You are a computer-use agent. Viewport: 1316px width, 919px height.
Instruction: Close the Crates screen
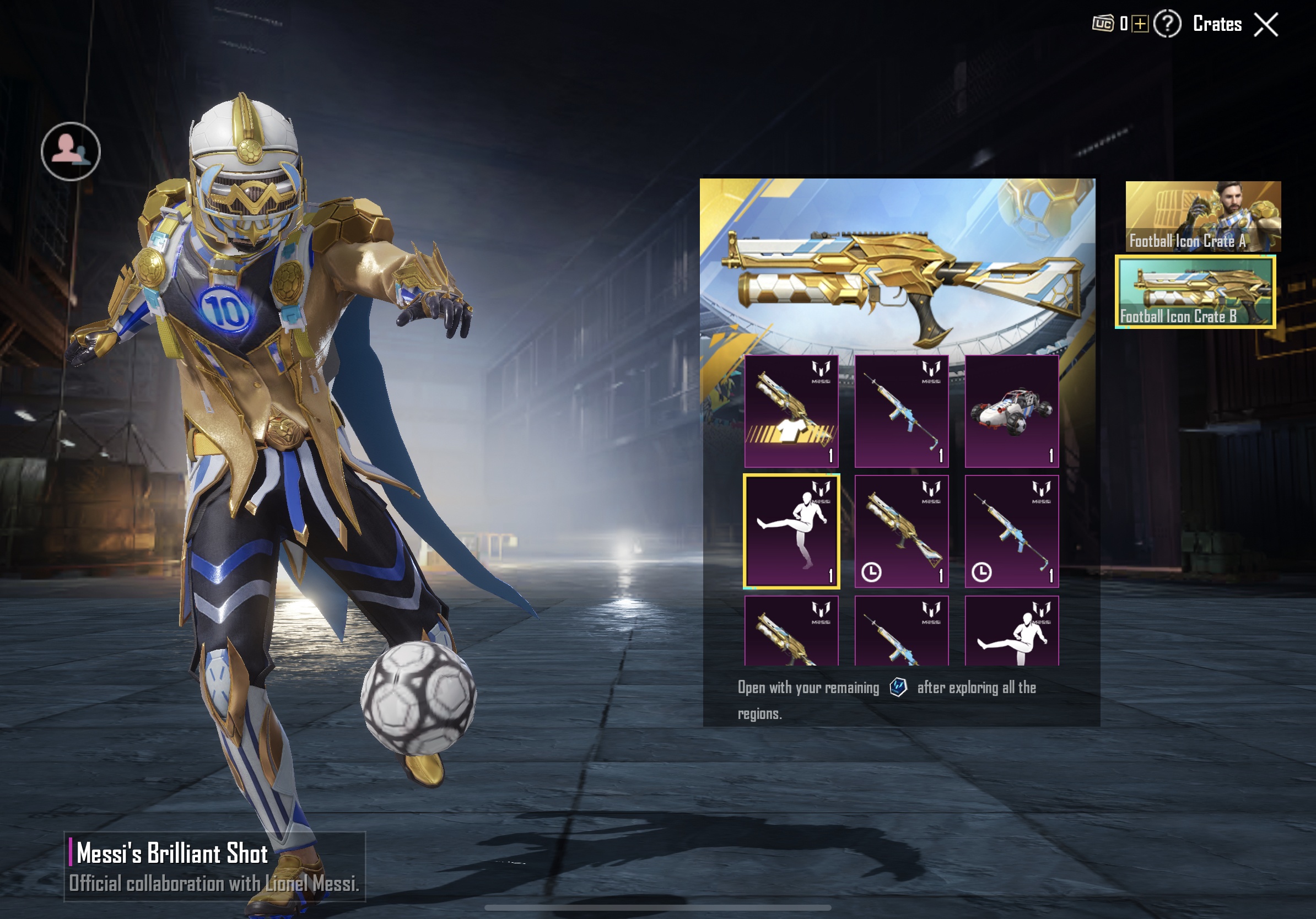pyautogui.click(x=1265, y=25)
